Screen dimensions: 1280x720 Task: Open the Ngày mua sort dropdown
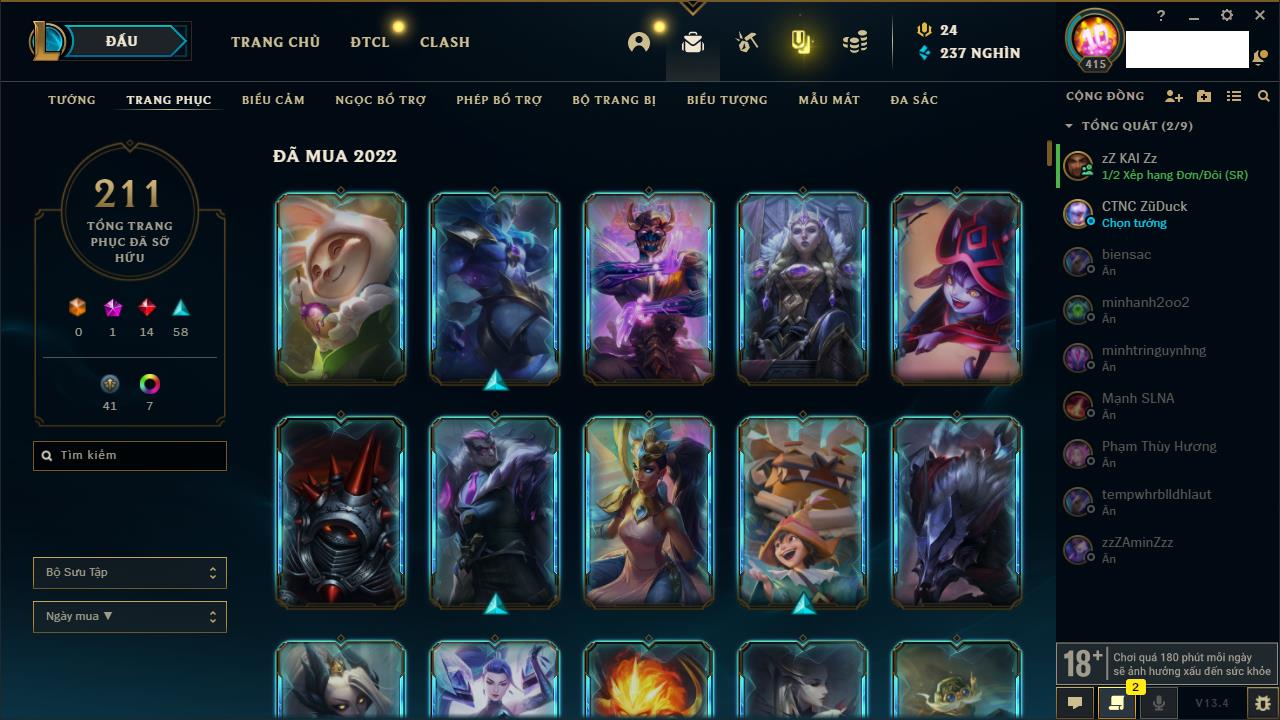click(130, 617)
